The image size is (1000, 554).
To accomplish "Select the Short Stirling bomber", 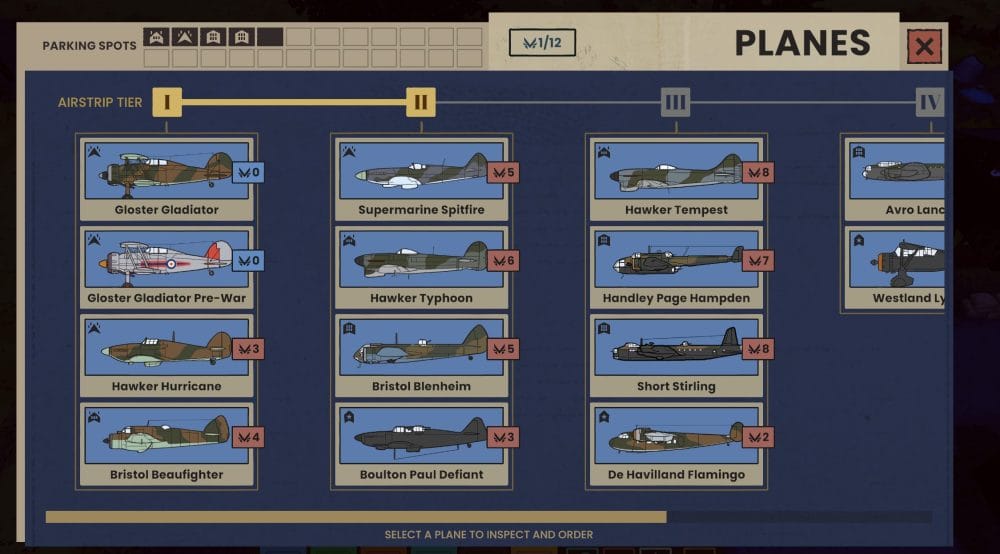I will [675, 355].
